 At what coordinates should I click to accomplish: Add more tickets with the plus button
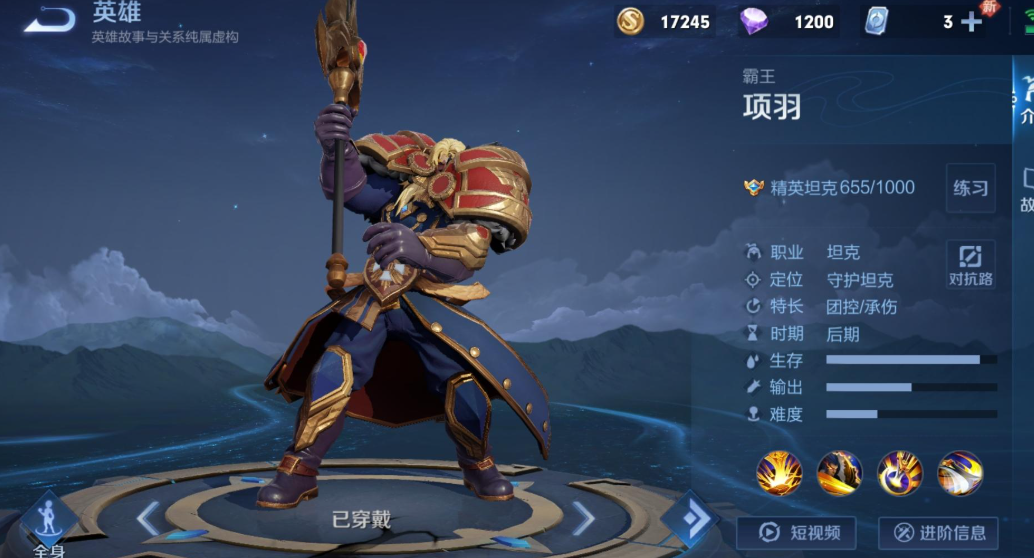(972, 22)
